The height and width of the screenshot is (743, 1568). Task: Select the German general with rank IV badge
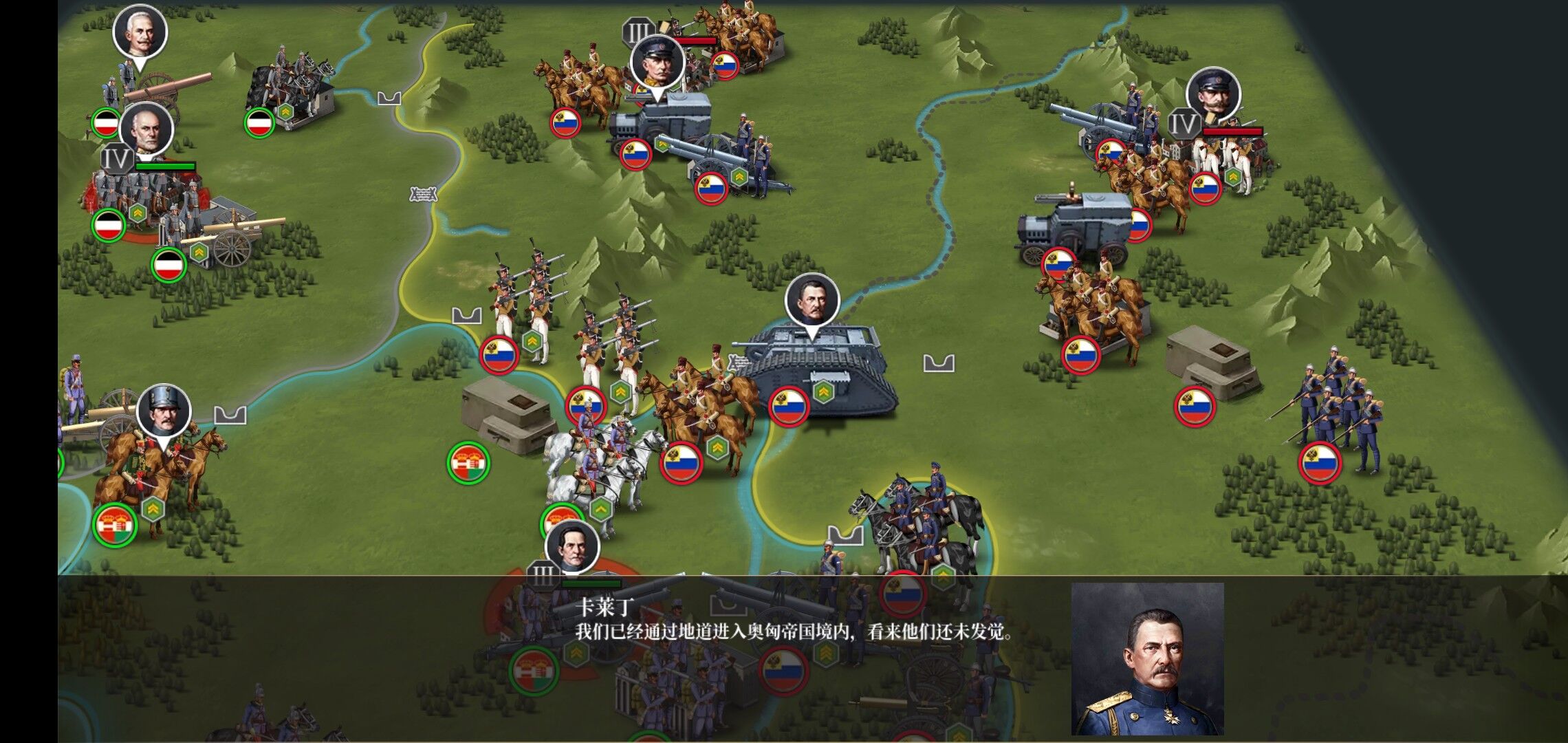146,129
